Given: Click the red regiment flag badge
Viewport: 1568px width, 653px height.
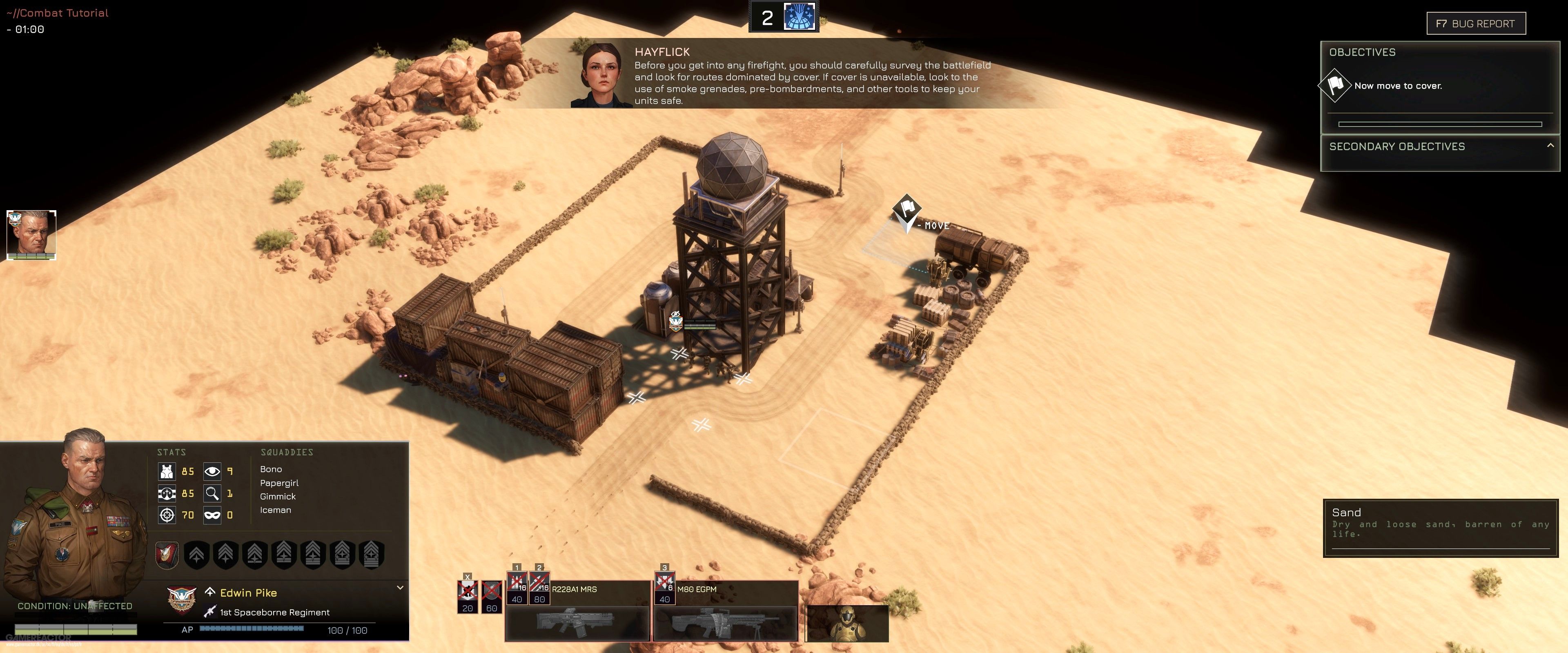Looking at the screenshot, I should point(167,554).
